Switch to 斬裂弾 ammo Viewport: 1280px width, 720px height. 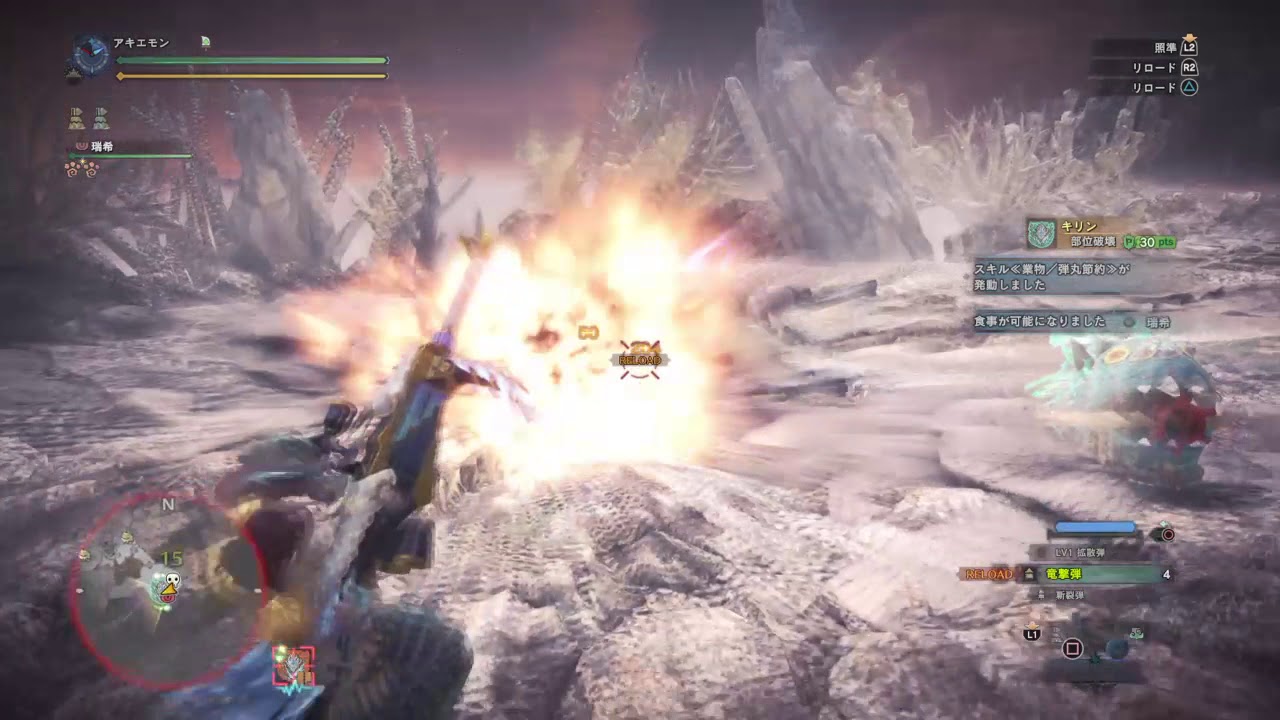(1065, 595)
